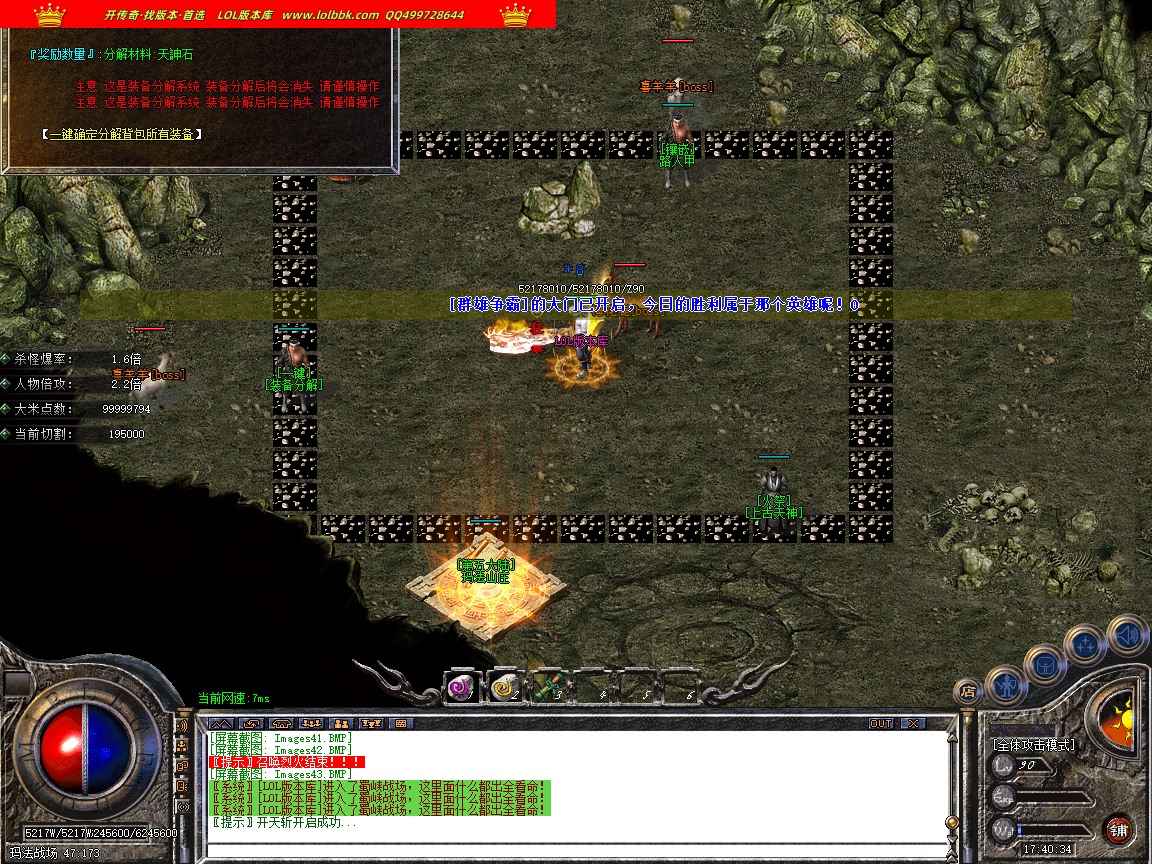Use the purple swirl item in slot 1
The width and height of the screenshot is (1152, 864).
(x=461, y=687)
